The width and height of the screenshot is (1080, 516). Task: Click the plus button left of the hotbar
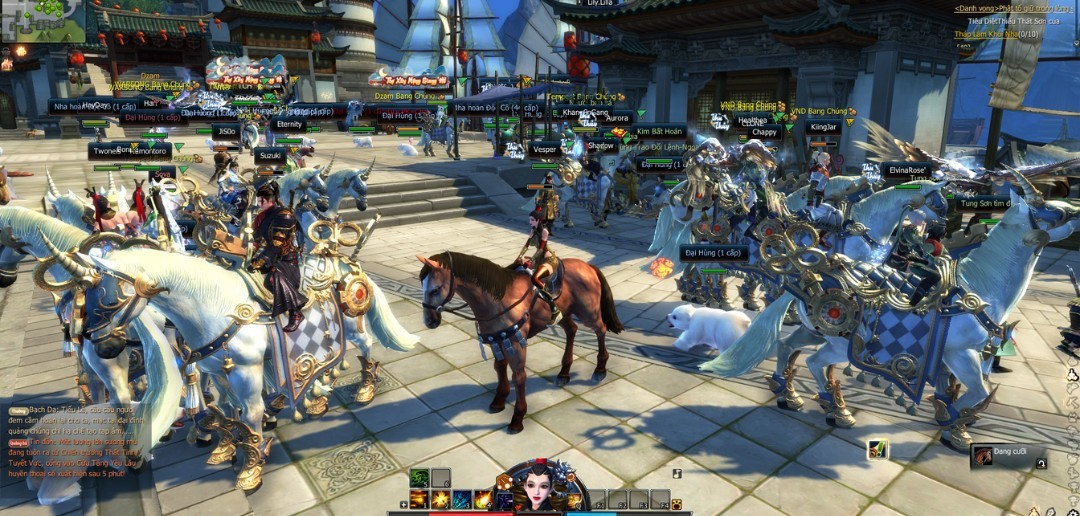pos(404,505)
